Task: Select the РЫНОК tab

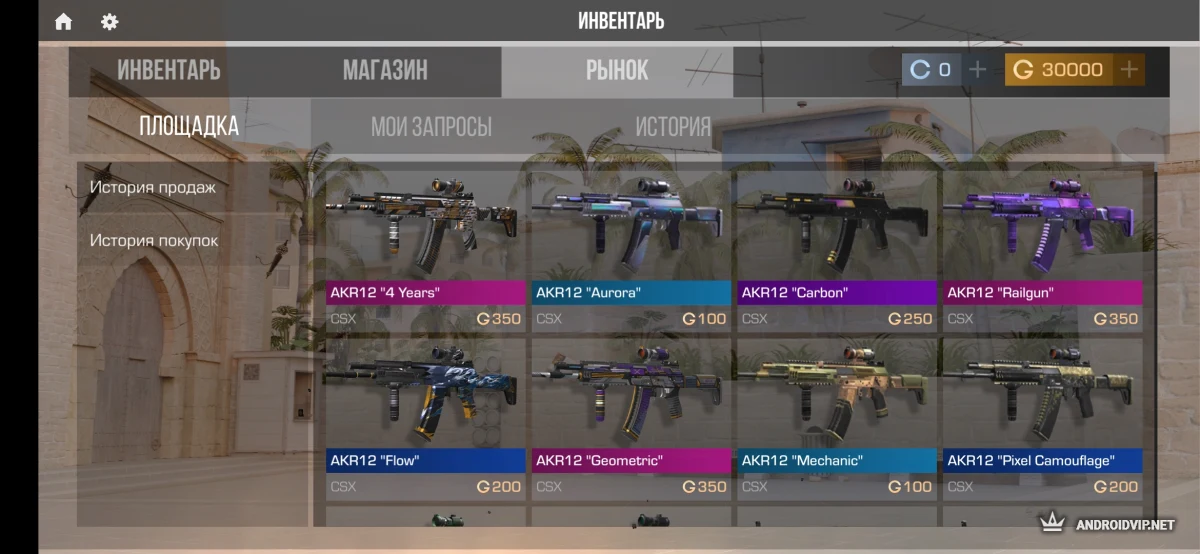Action: click(x=617, y=70)
